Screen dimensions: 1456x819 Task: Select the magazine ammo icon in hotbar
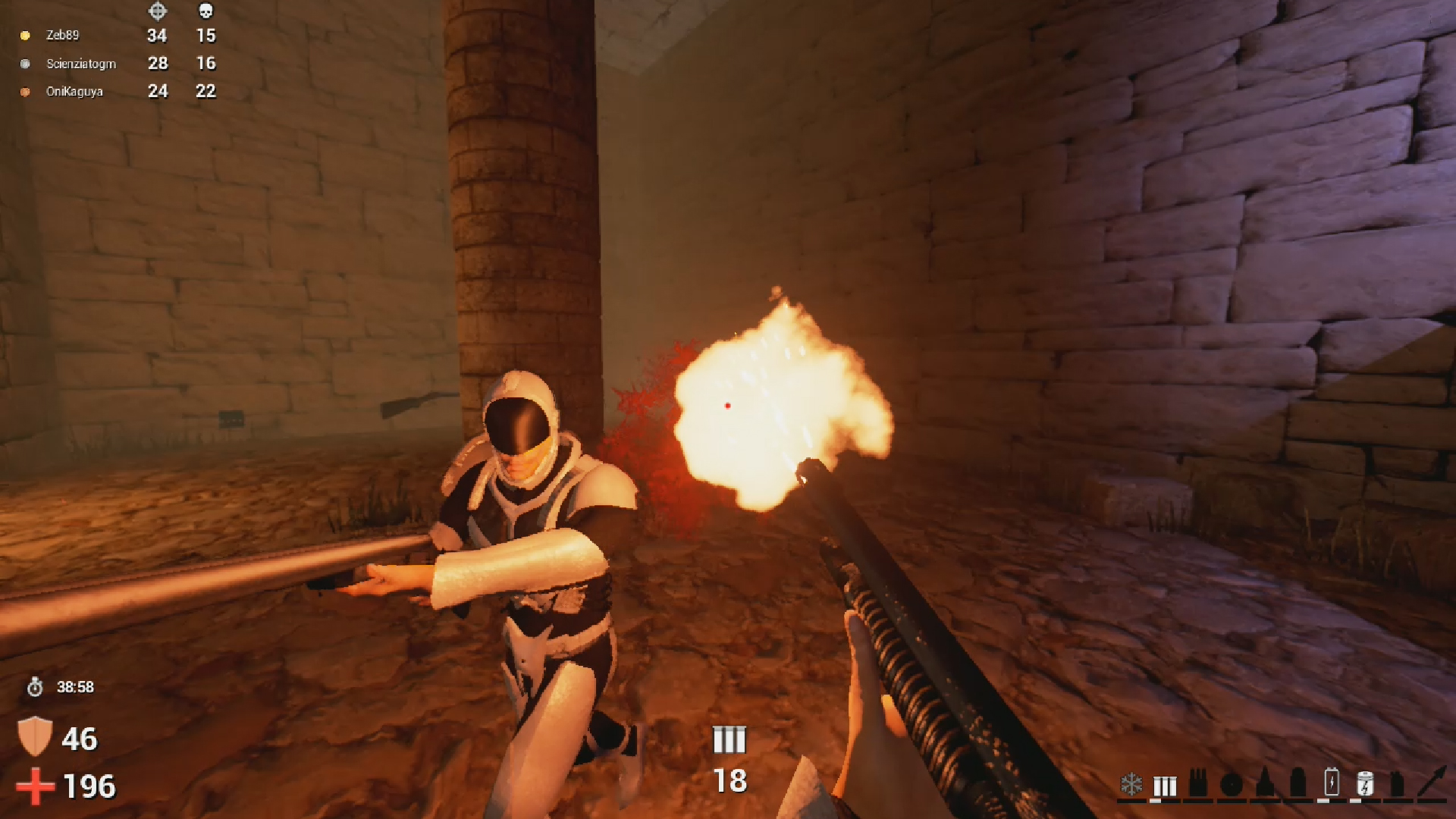1200,783
